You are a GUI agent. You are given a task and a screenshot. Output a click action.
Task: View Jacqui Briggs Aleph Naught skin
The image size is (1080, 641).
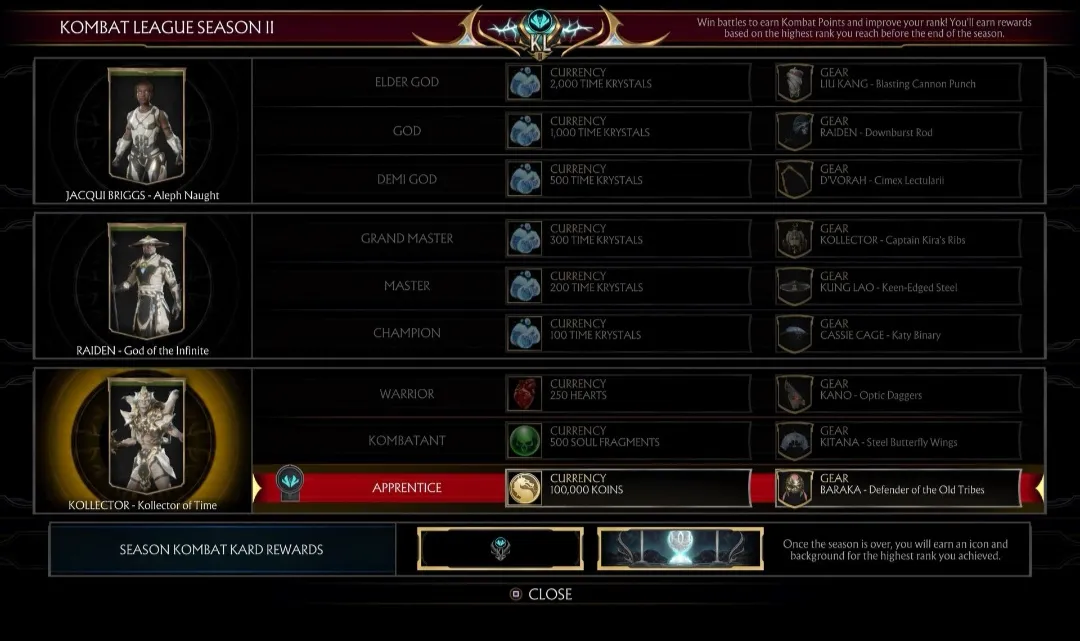142,128
